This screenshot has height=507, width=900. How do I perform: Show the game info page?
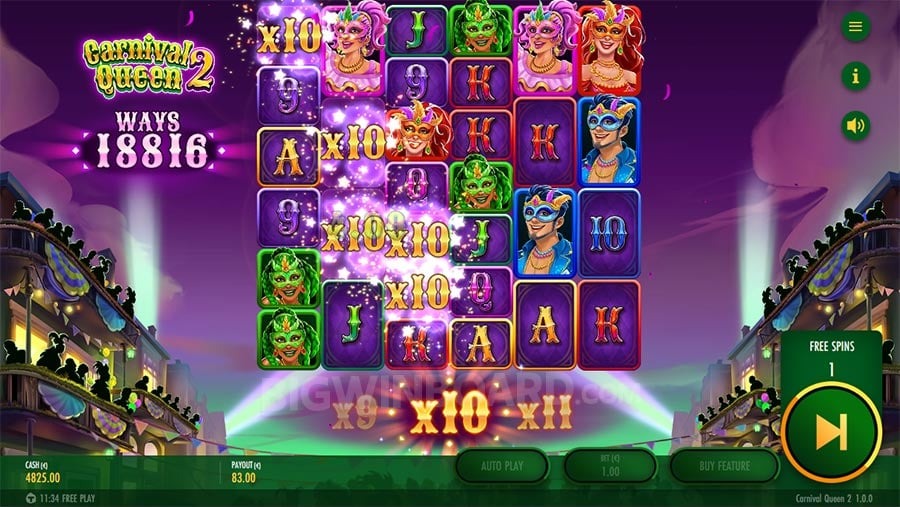point(855,76)
